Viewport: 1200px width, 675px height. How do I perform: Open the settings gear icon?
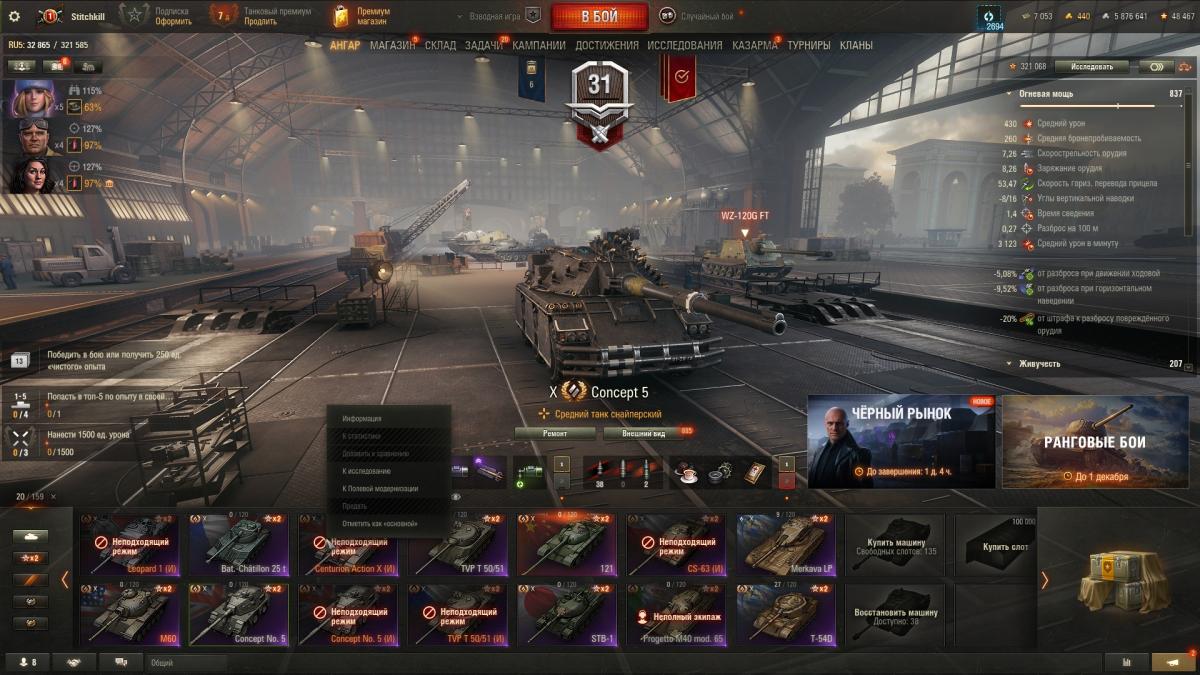click(x=14, y=16)
